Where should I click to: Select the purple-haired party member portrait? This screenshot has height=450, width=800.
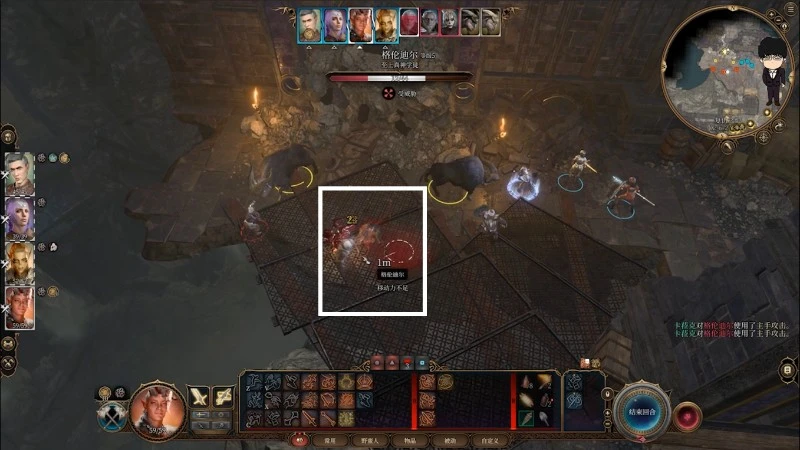pyautogui.click(x=19, y=218)
